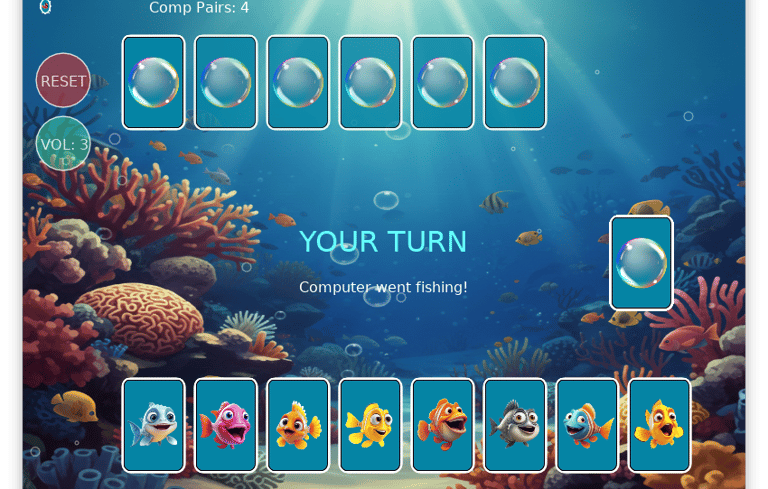
Task: Select the pink fish card
Action: tap(226, 425)
